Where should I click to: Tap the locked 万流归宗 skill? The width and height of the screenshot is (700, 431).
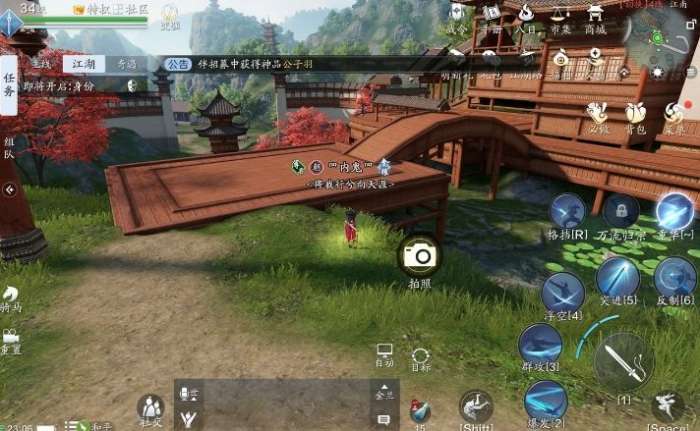pyautogui.click(x=621, y=211)
